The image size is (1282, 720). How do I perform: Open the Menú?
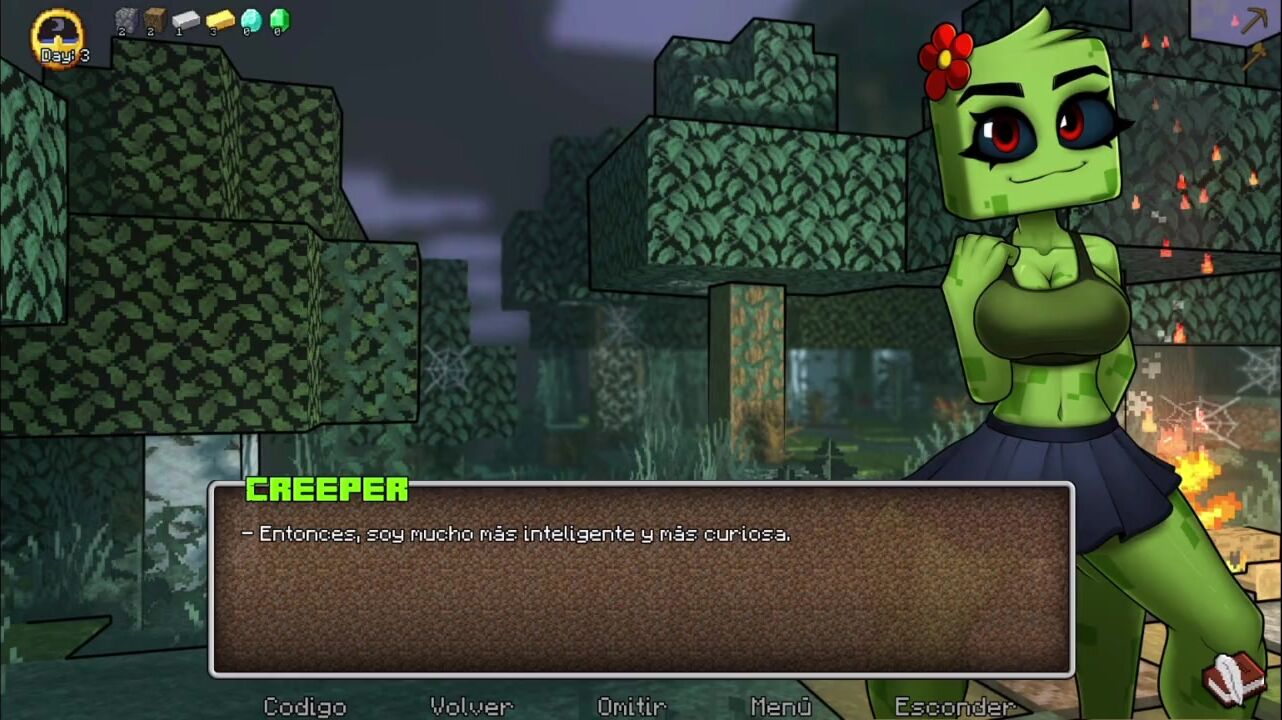(x=780, y=706)
